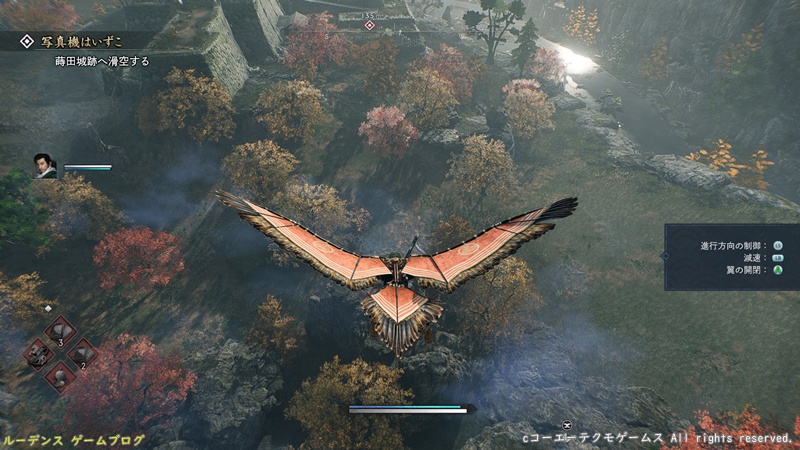Use the quick item with count 3
The height and width of the screenshot is (450, 800).
coord(59,331)
